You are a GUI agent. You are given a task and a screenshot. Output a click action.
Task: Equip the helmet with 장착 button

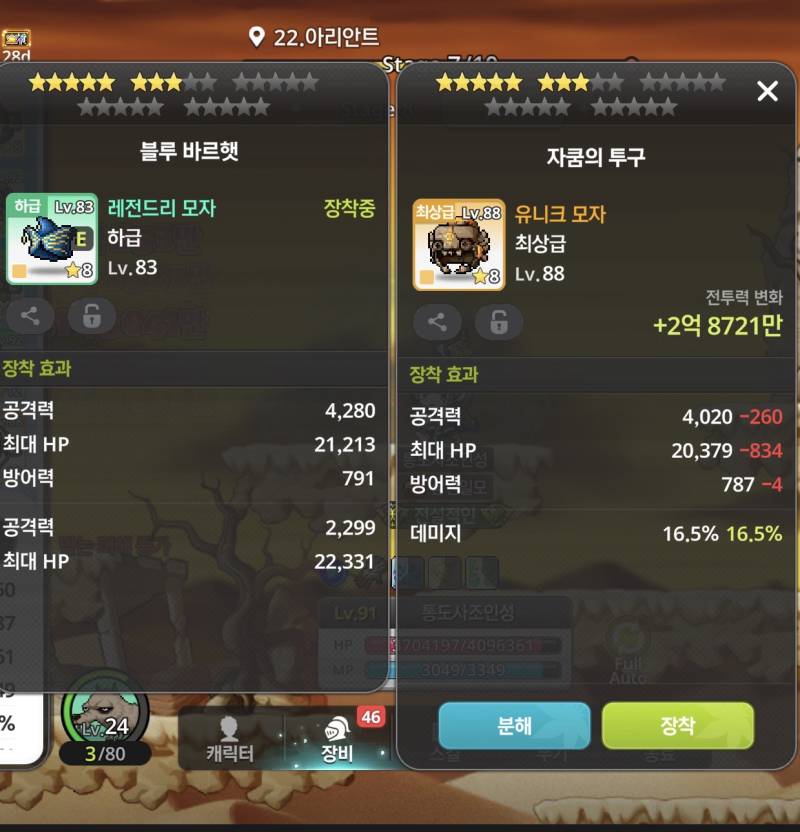click(677, 725)
